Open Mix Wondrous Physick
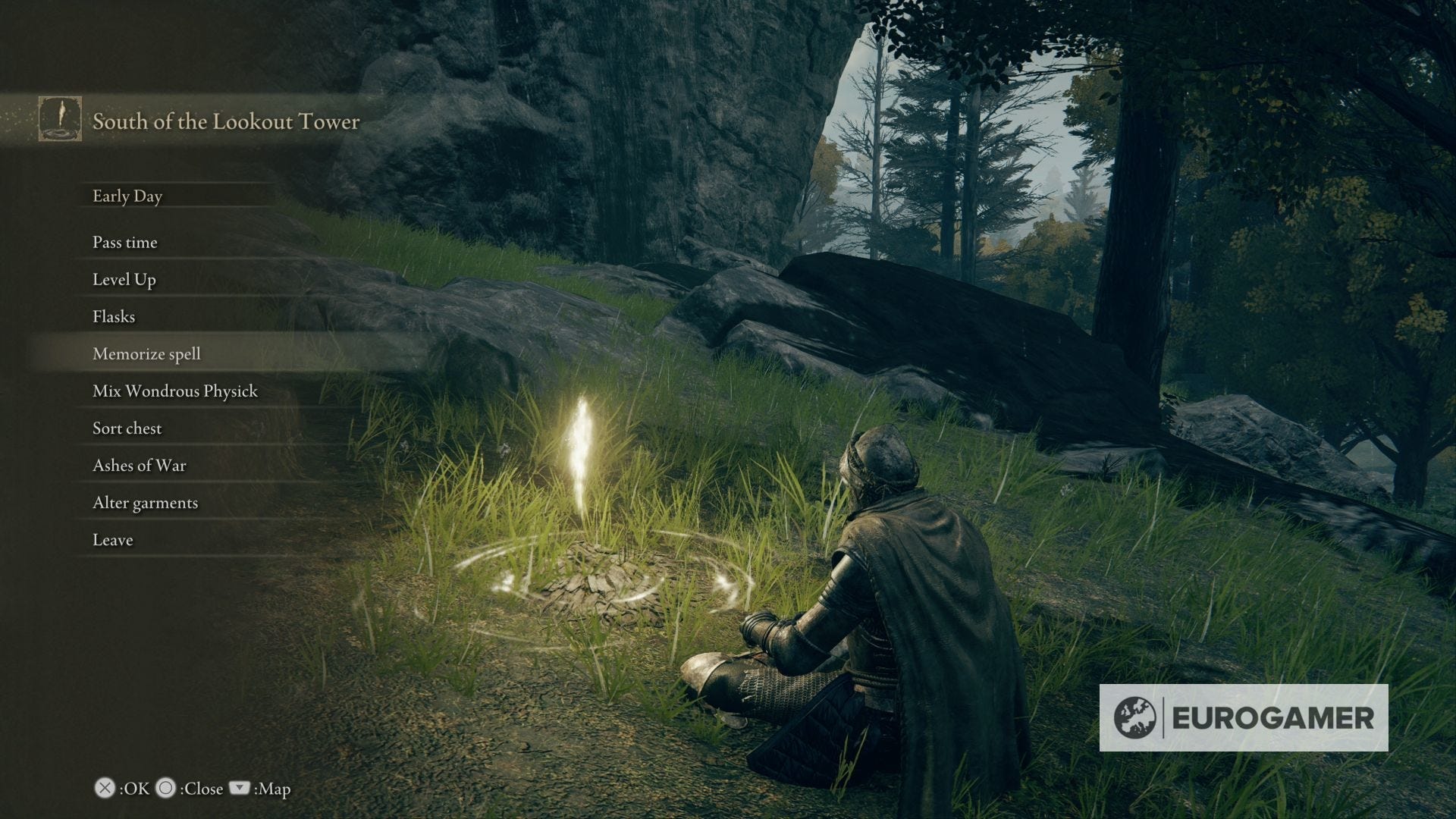Image resolution: width=1456 pixels, height=819 pixels. [x=174, y=391]
